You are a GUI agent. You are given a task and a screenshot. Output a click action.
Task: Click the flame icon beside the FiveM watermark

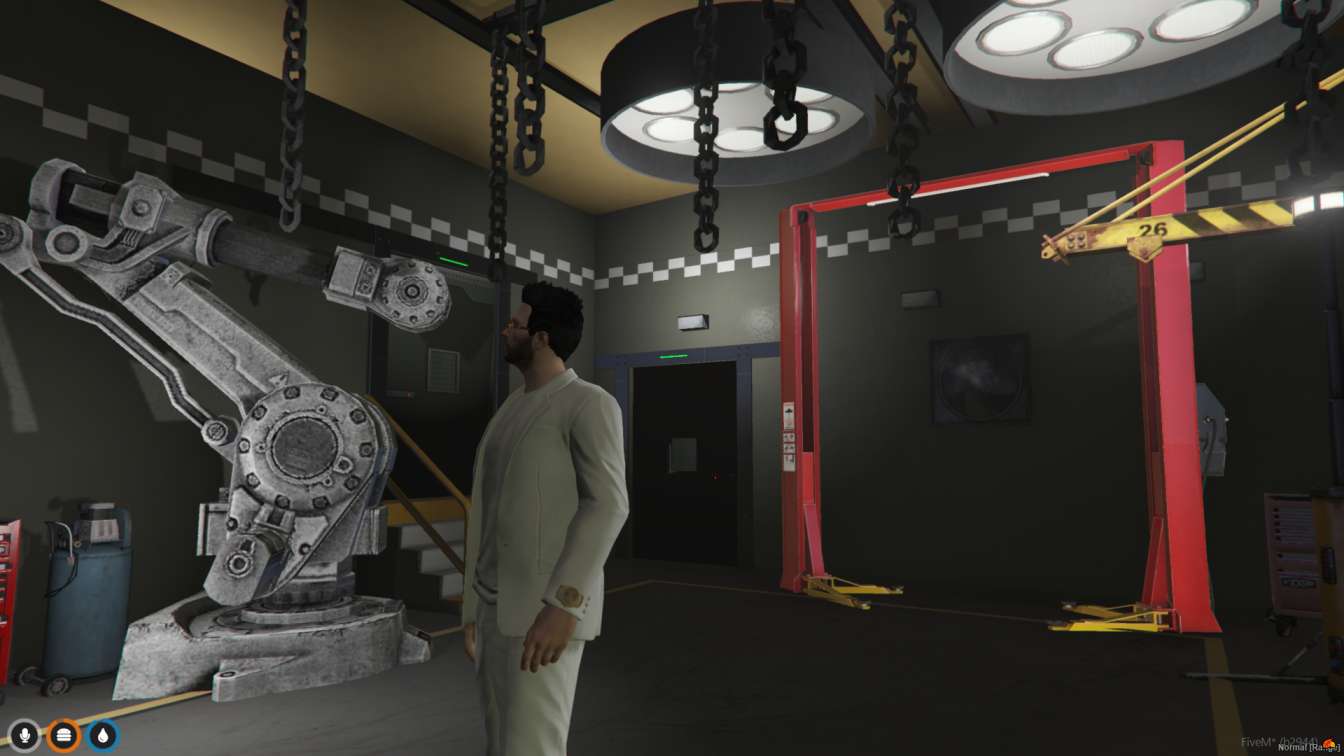point(1328,742)
